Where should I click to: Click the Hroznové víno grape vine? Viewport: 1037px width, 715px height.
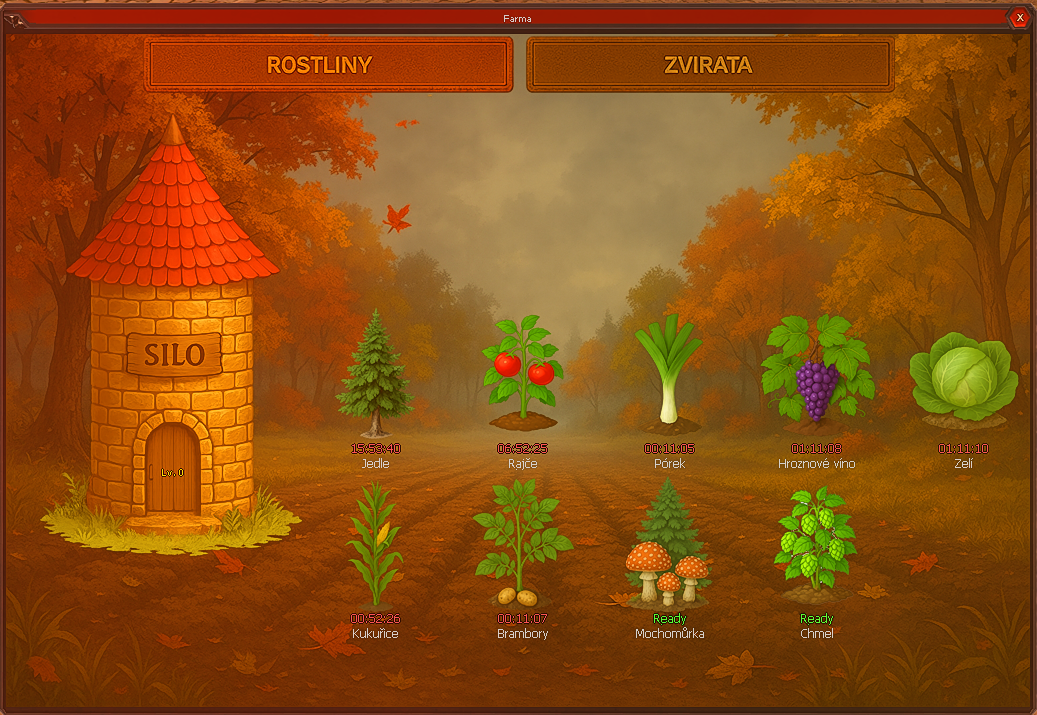pyautogui.click(x=817, y=370)
